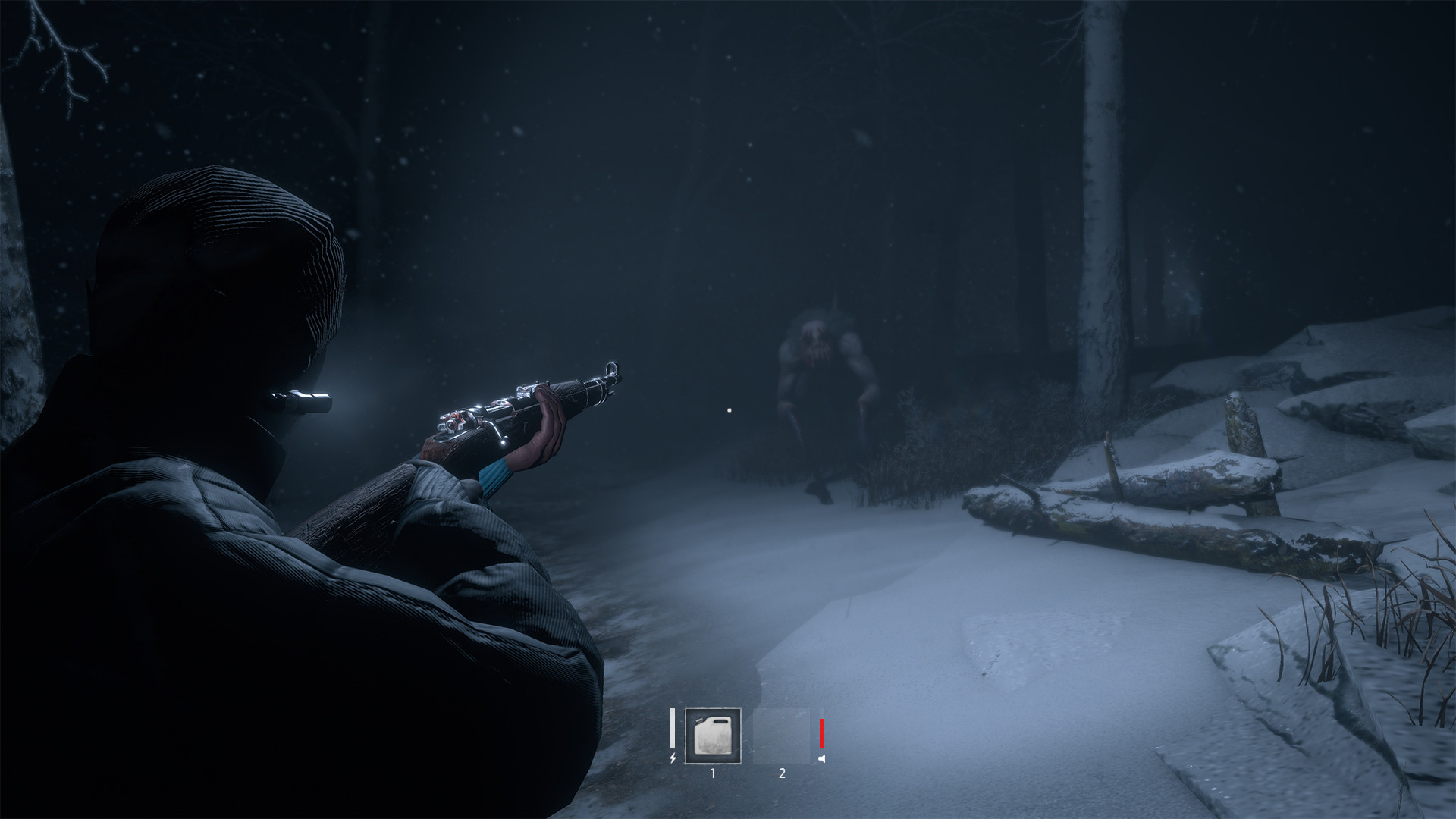
Task: Click the white aiming dot crosshair
Action: click(729, 410)
